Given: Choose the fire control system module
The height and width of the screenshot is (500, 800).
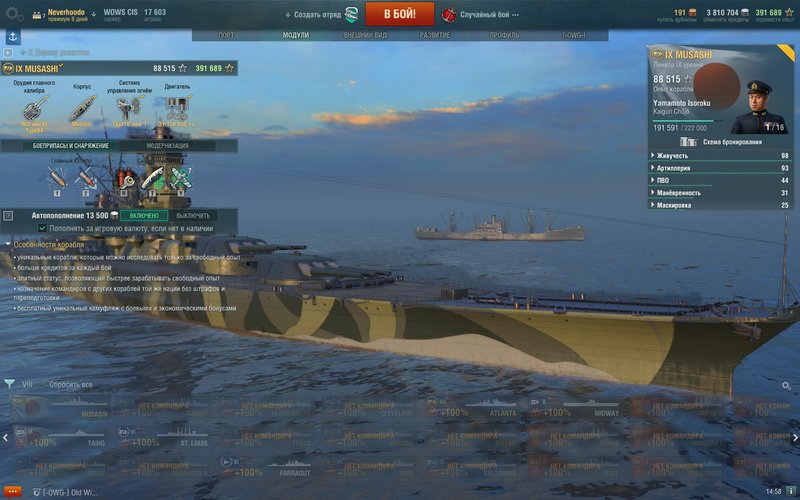Looking at the screenshot, I should point(129,108).
